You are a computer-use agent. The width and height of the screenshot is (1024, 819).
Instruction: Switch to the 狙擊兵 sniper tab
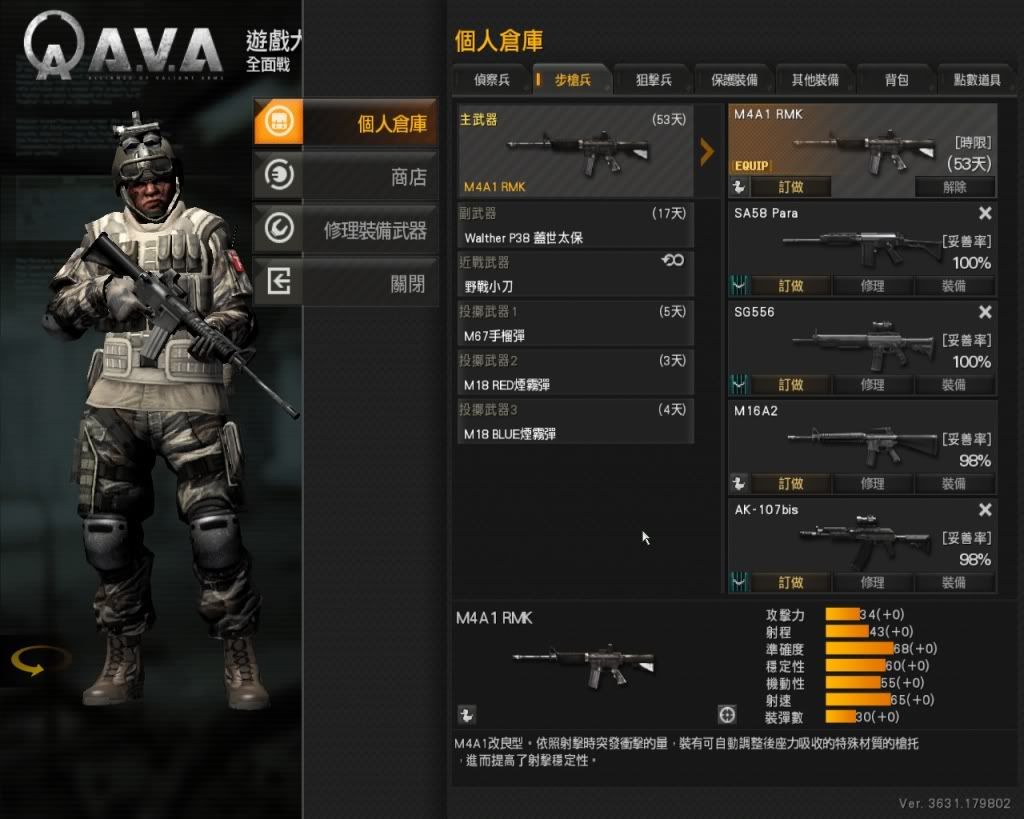pos(653,80)
